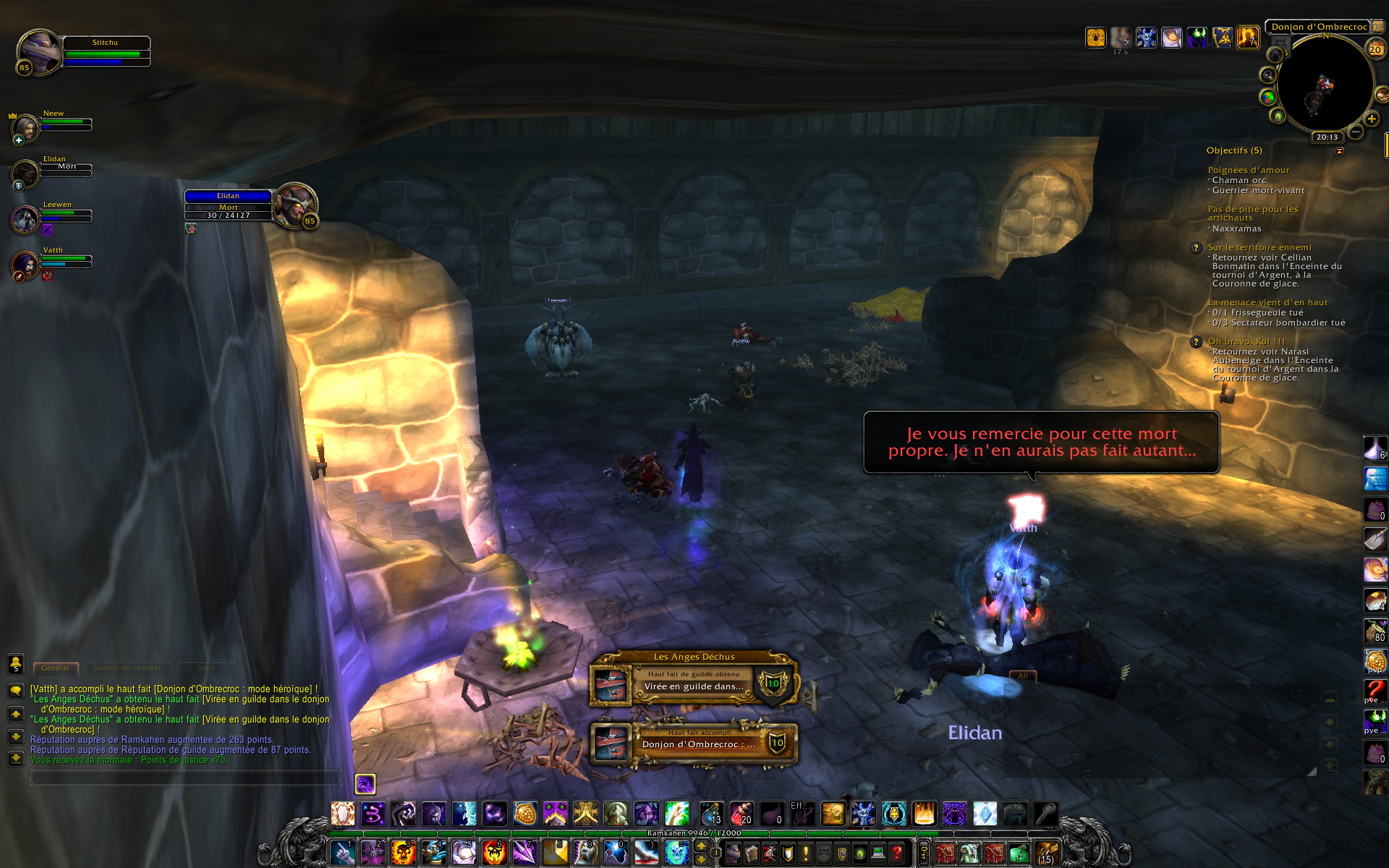This screenshot has height=868, width=1389.
Task: Open the minimap tracking magnifier button
Action: click(1267, 75)
